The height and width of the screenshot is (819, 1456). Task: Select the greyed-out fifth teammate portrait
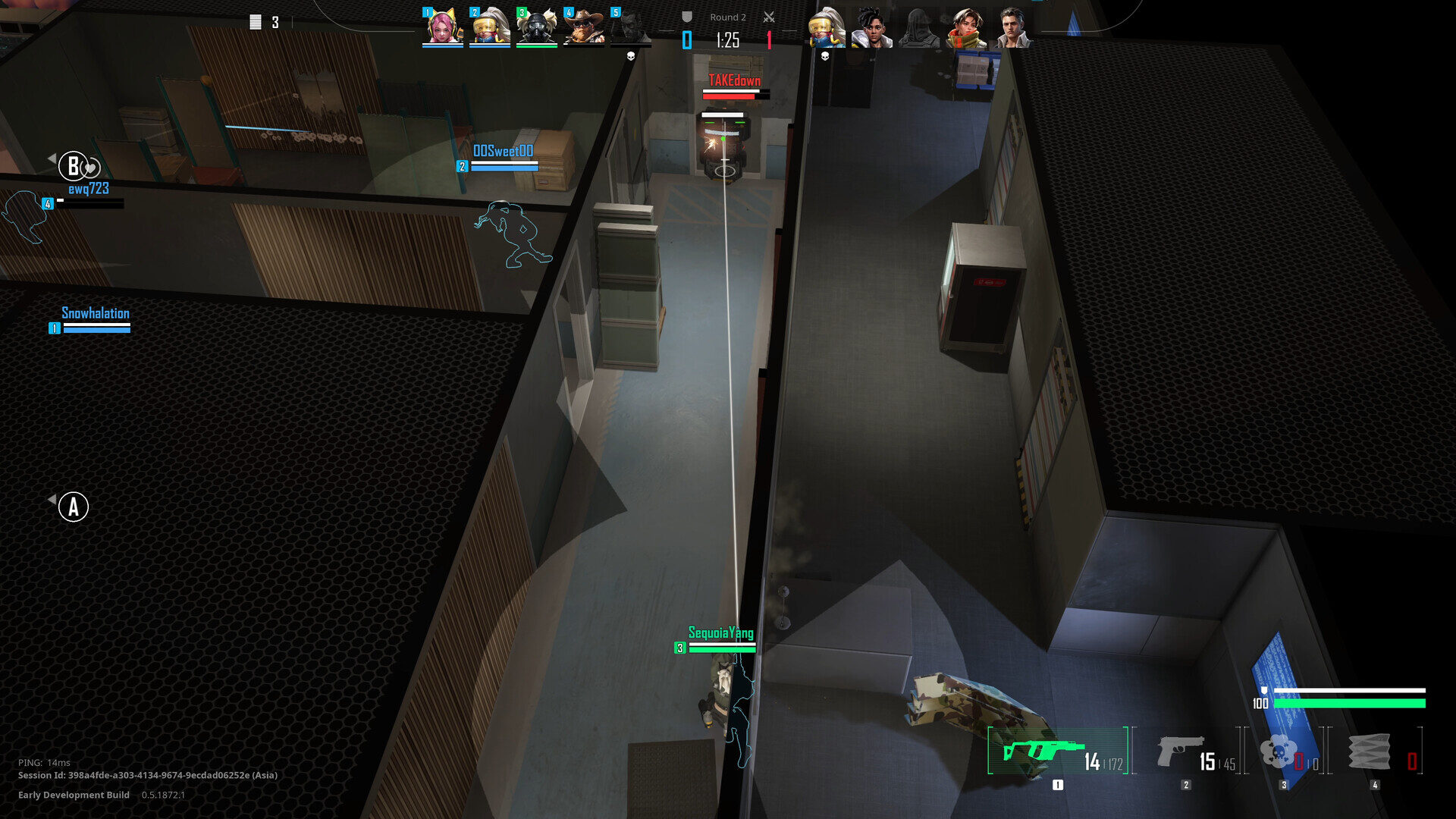(x=630, y=27)
